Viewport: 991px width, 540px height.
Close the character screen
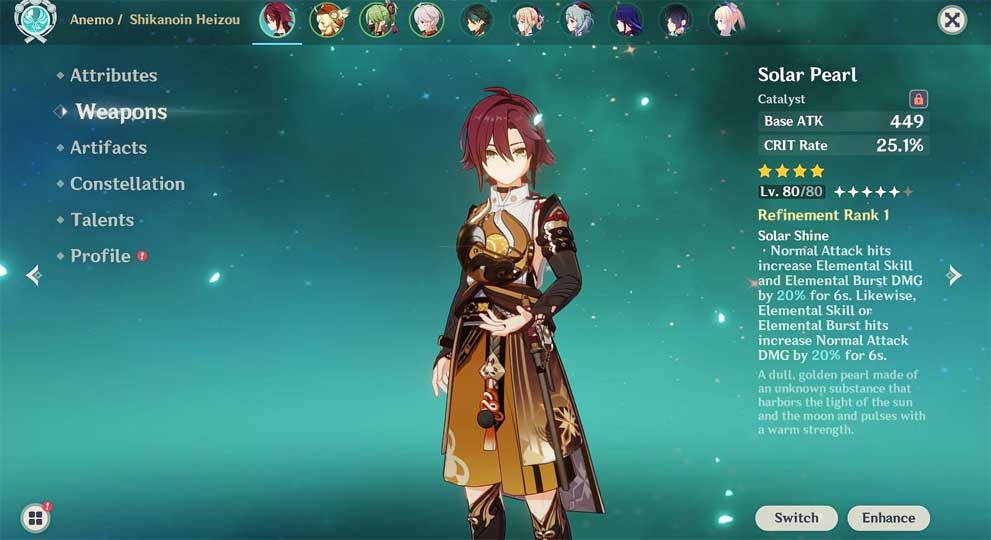coord(952,20)
